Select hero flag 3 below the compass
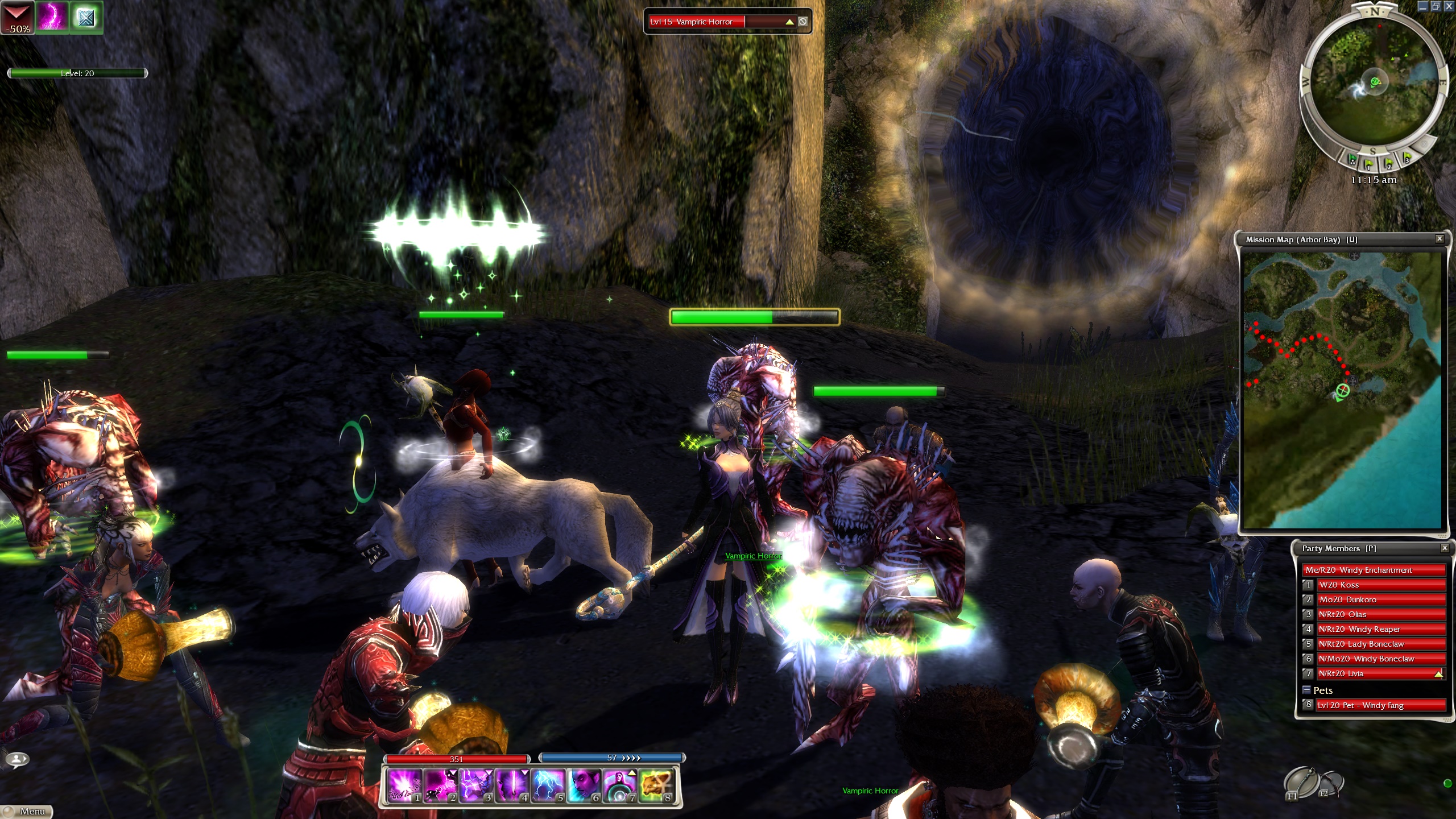 1407,157
